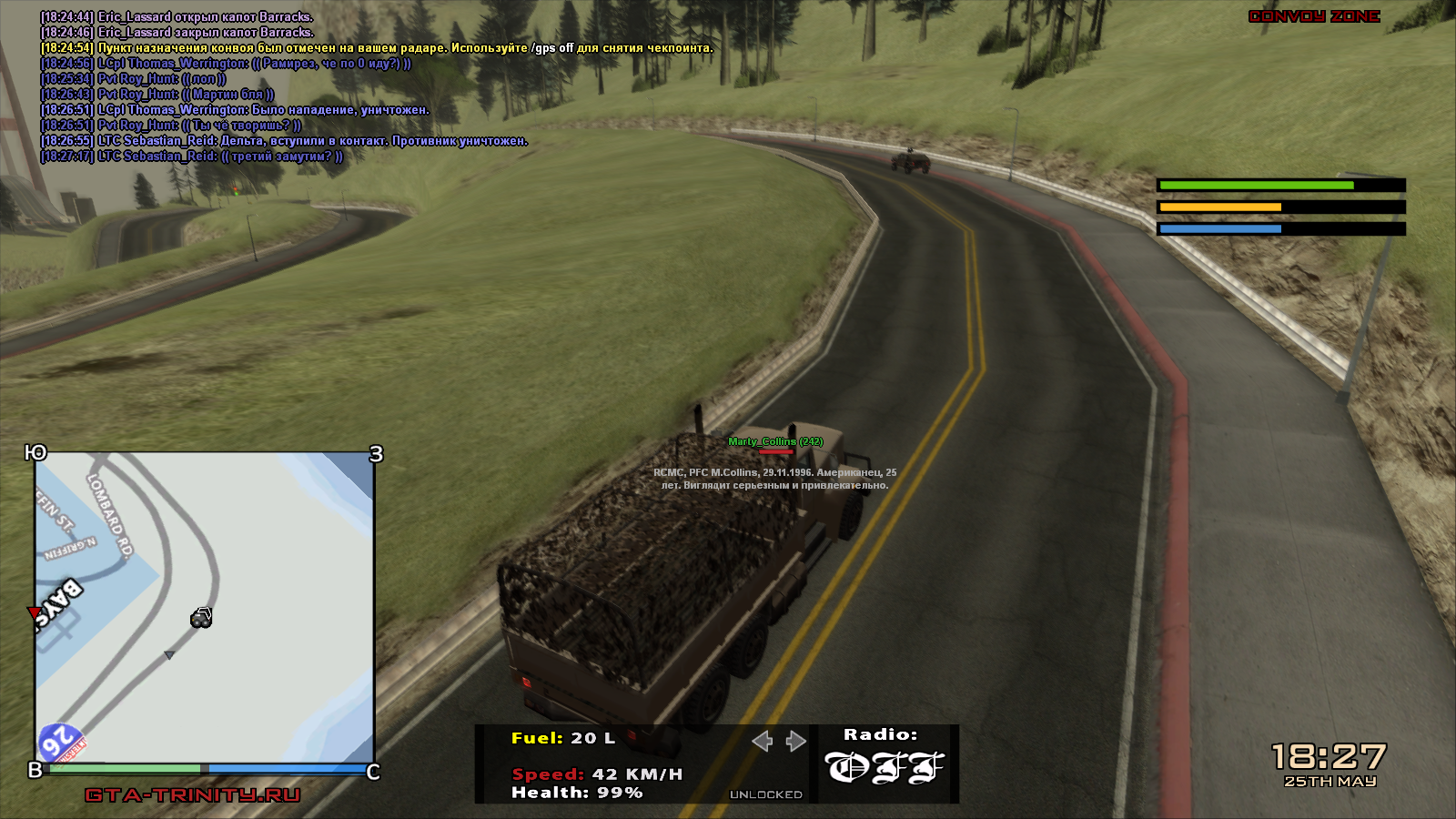Viewport: 1456px width, 819px height.
Task: Select the route 26 shield on the minimap
Action: (60, 743)
